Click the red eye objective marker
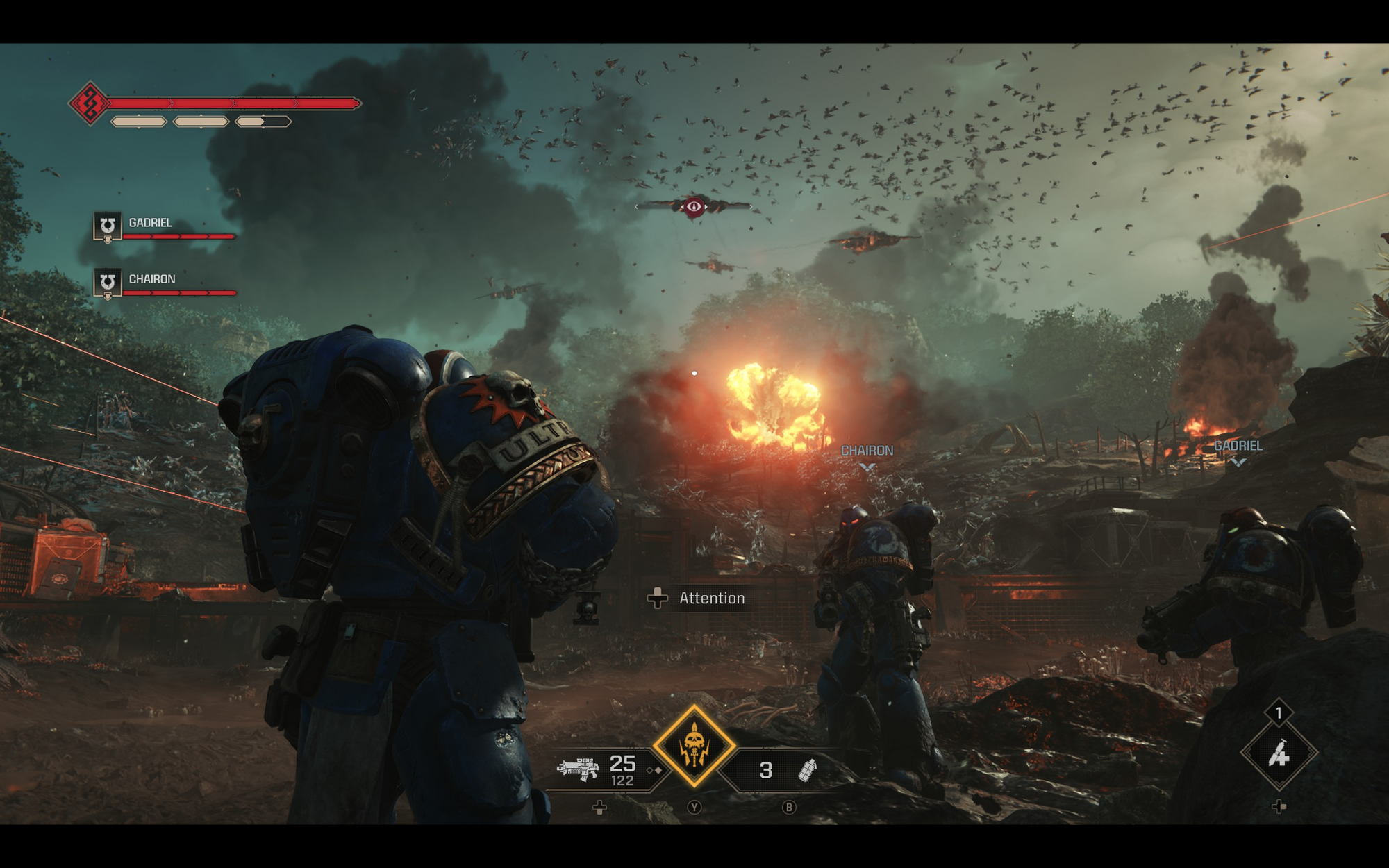The image size is (1389, 868). pyautogui.click(x=694, y=206)
